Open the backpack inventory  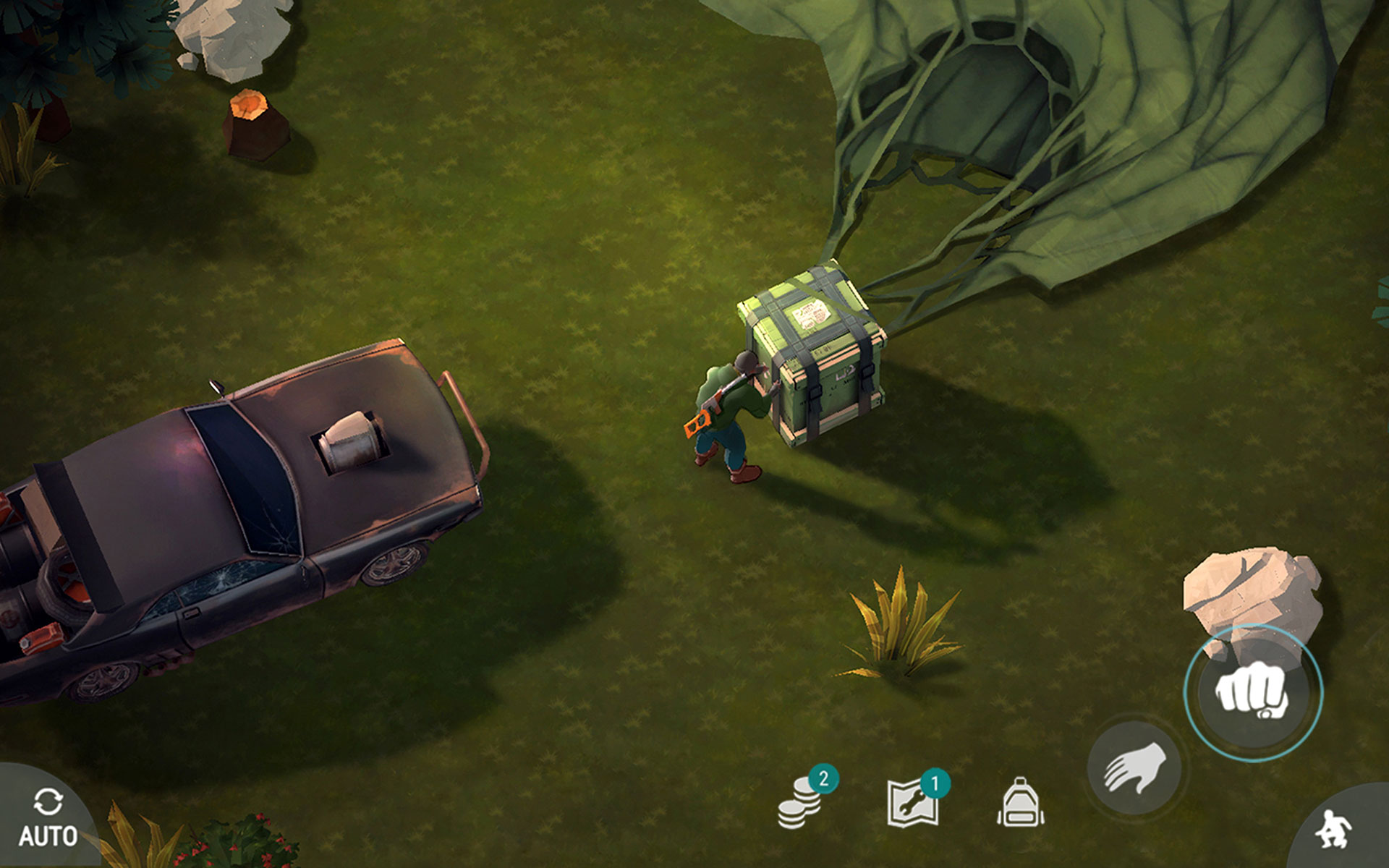[x=1020, y=803]
